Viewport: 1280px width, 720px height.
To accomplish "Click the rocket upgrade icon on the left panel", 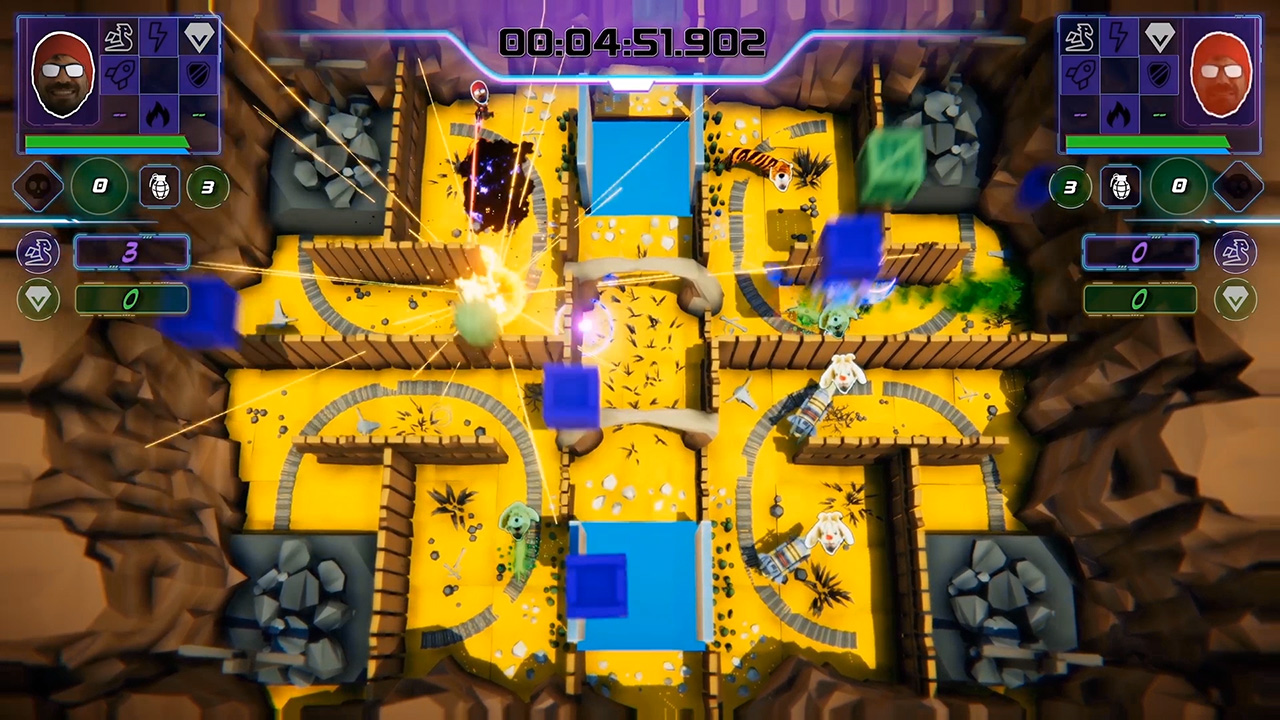I will [x=120, y=75].
